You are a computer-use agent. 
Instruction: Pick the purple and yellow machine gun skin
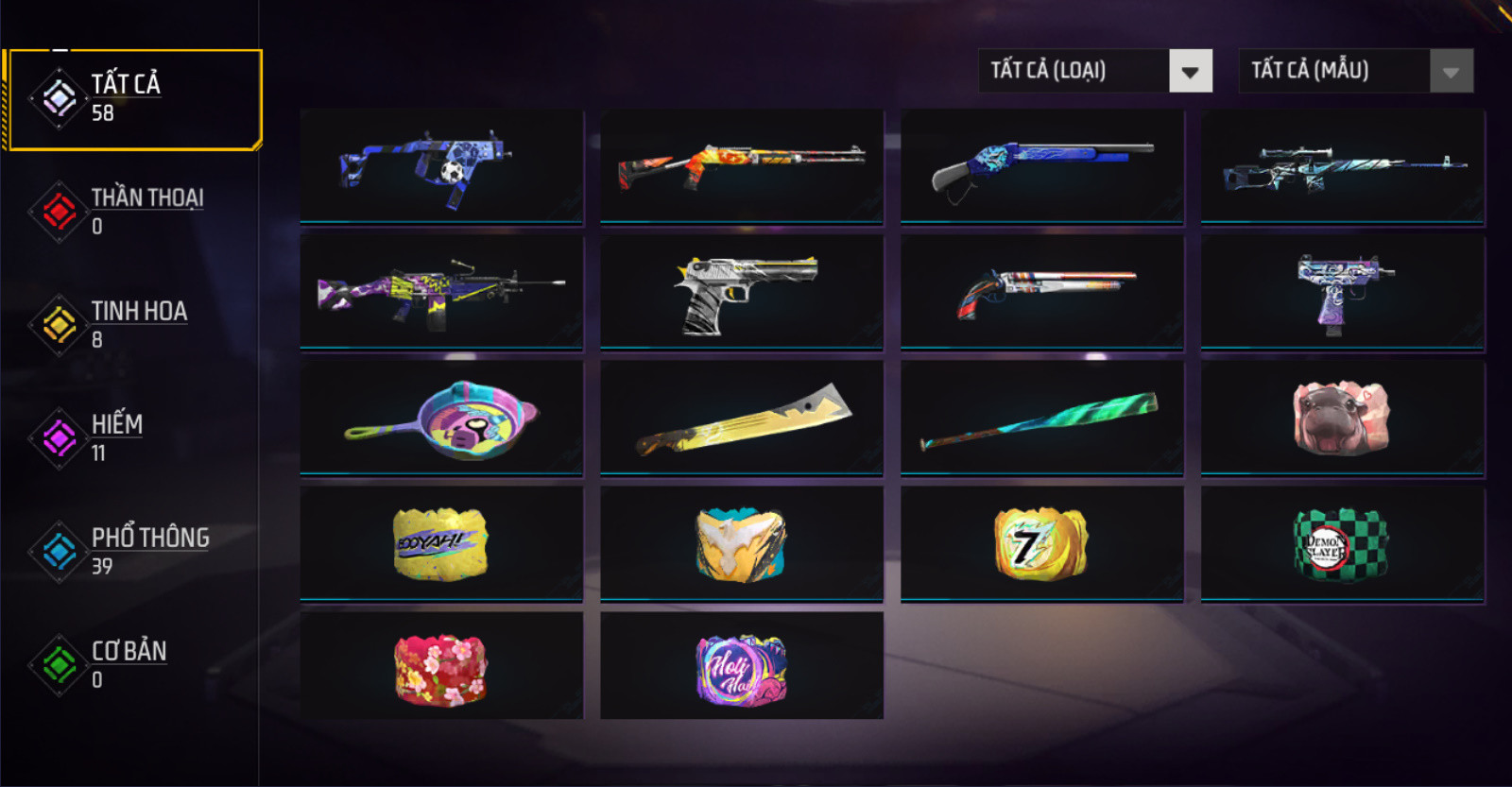point(441,293)
